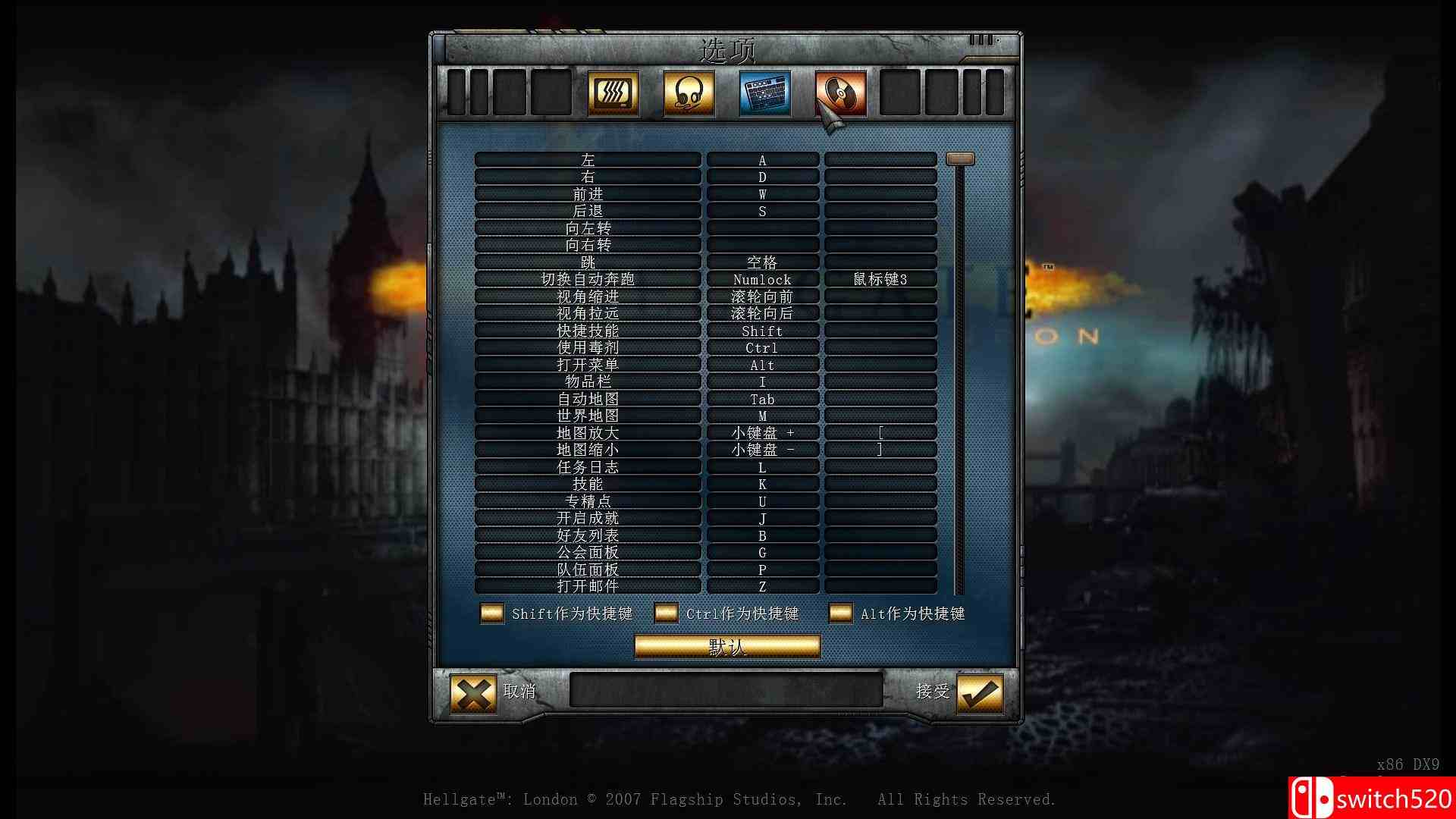Click the 默认 (Default) button
1456x819 pixels.
coord(726,646)
